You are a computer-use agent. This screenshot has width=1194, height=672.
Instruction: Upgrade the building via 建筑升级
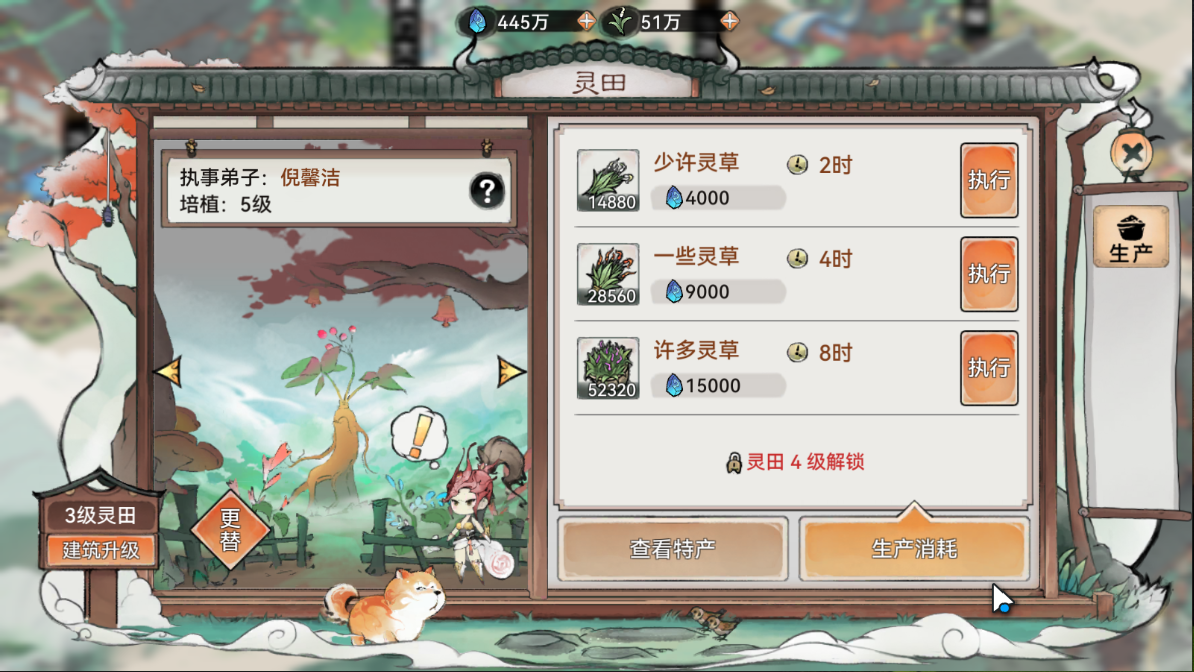[x=100, y=550]
